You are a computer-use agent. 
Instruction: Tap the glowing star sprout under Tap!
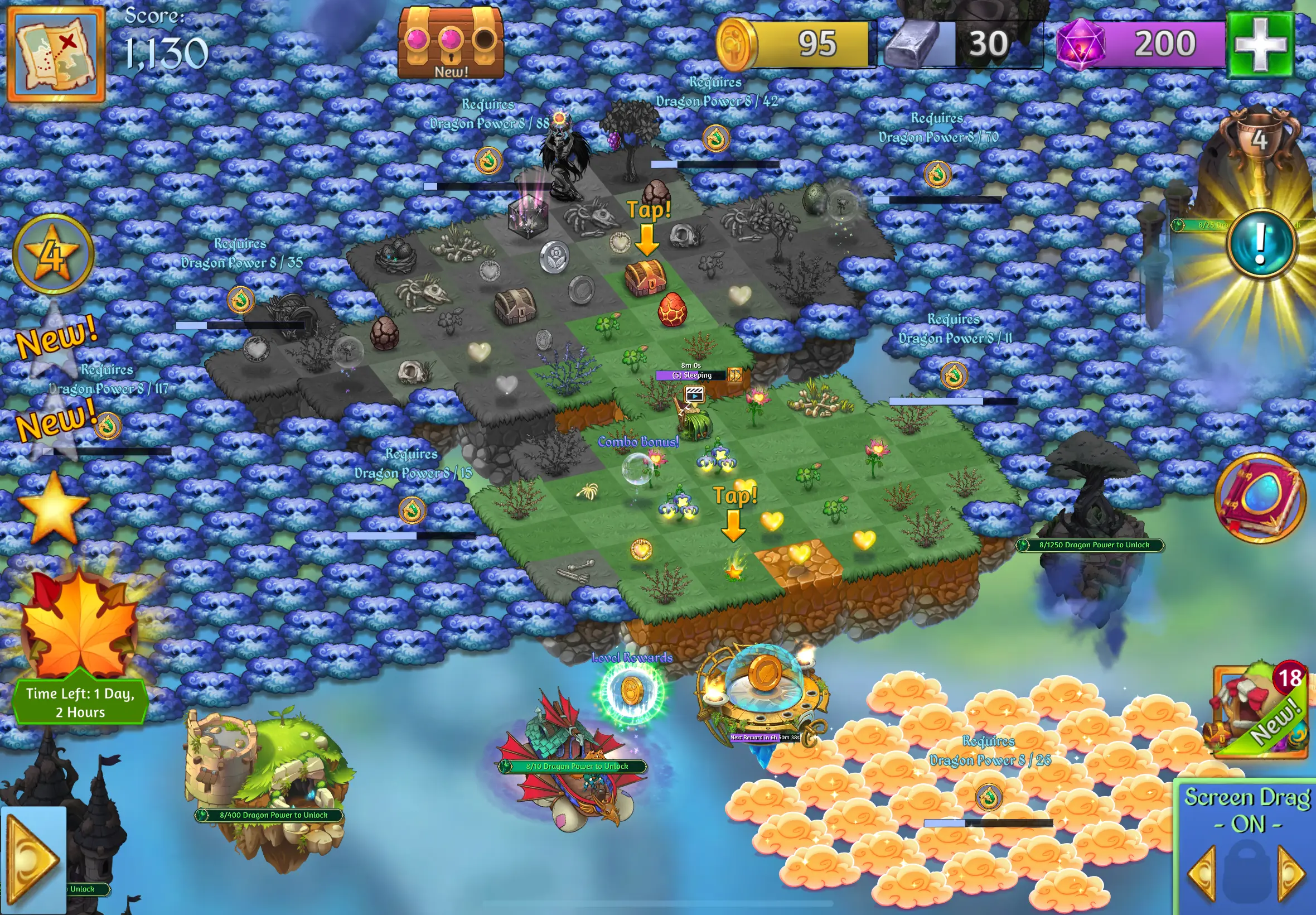pyautogui.click(x=733, y=569)
